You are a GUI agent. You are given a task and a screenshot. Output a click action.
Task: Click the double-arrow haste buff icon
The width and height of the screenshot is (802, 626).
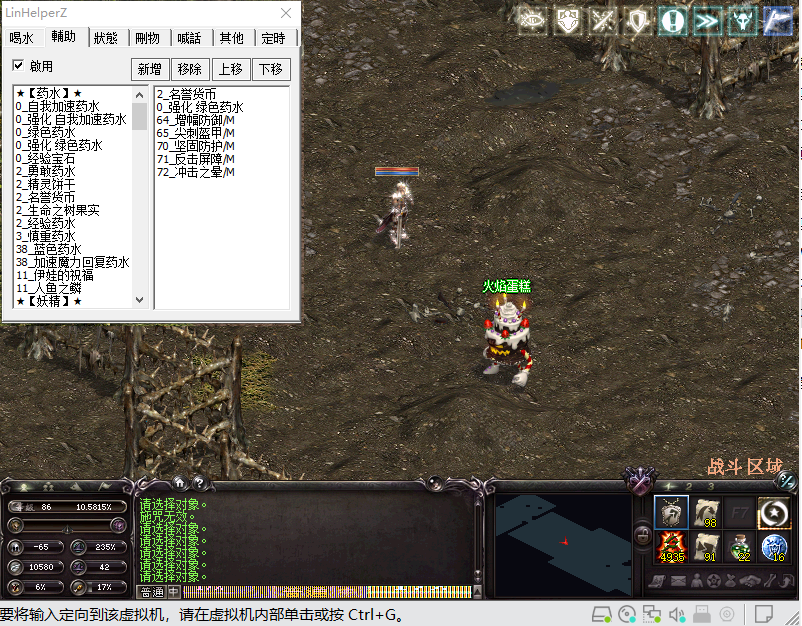coord(708,21)
